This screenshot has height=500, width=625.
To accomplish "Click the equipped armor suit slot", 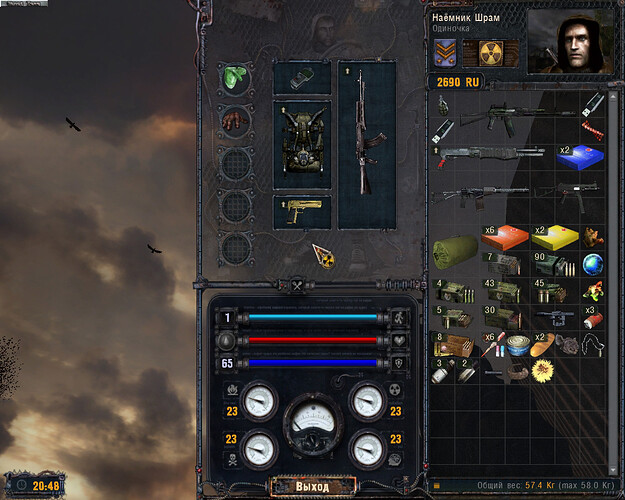I will [302, 144].
